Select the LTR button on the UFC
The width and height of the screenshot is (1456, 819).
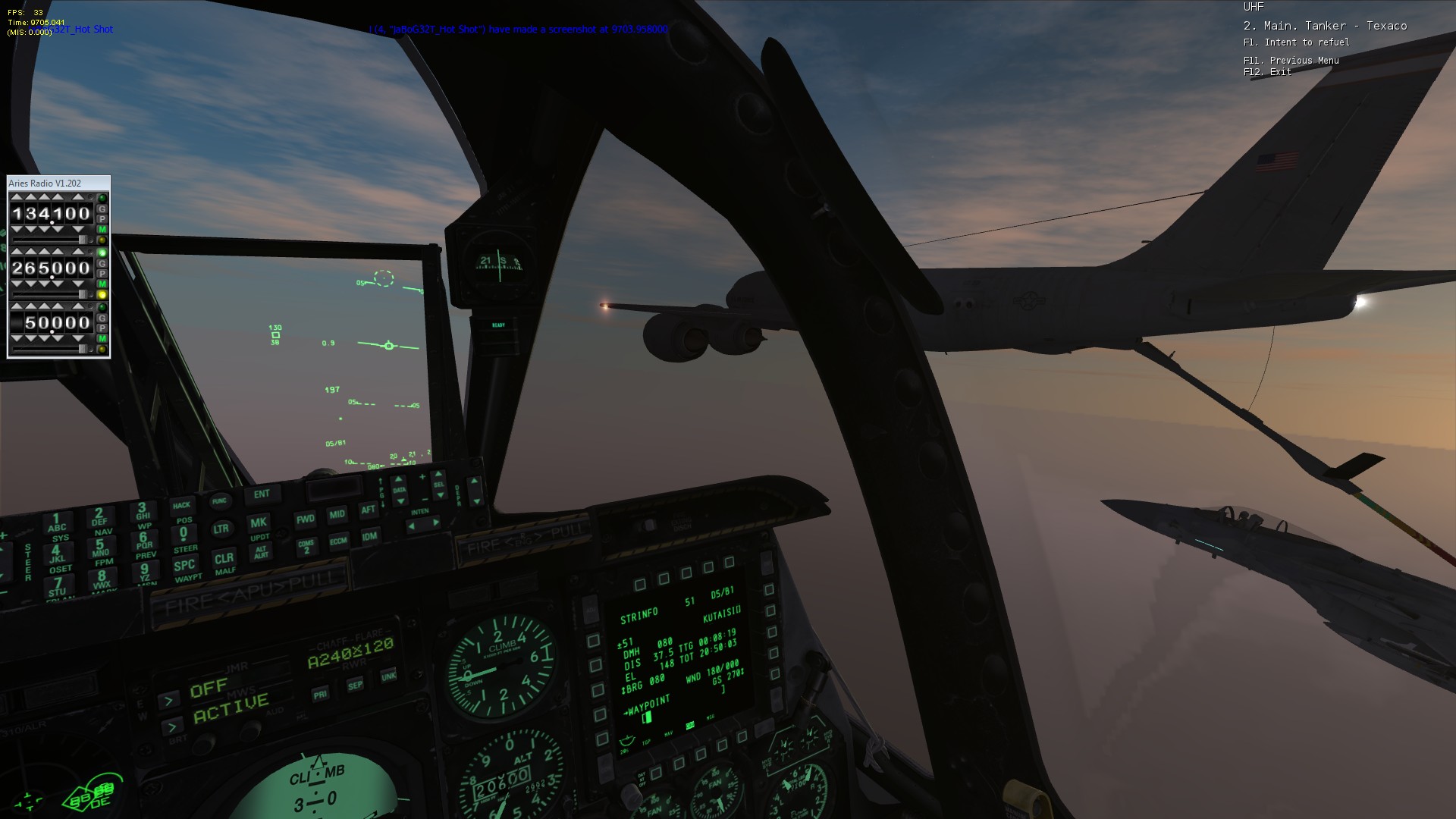click(x=221, y=529)
